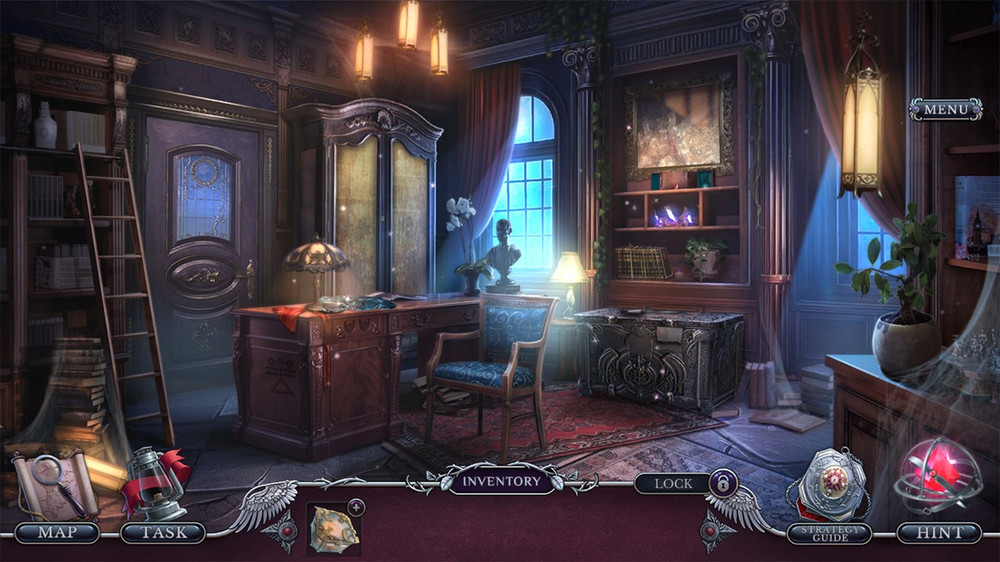Select the map fragment inventory item
Viewport: 1000px width, 562px height.
[x=333, y=526]
